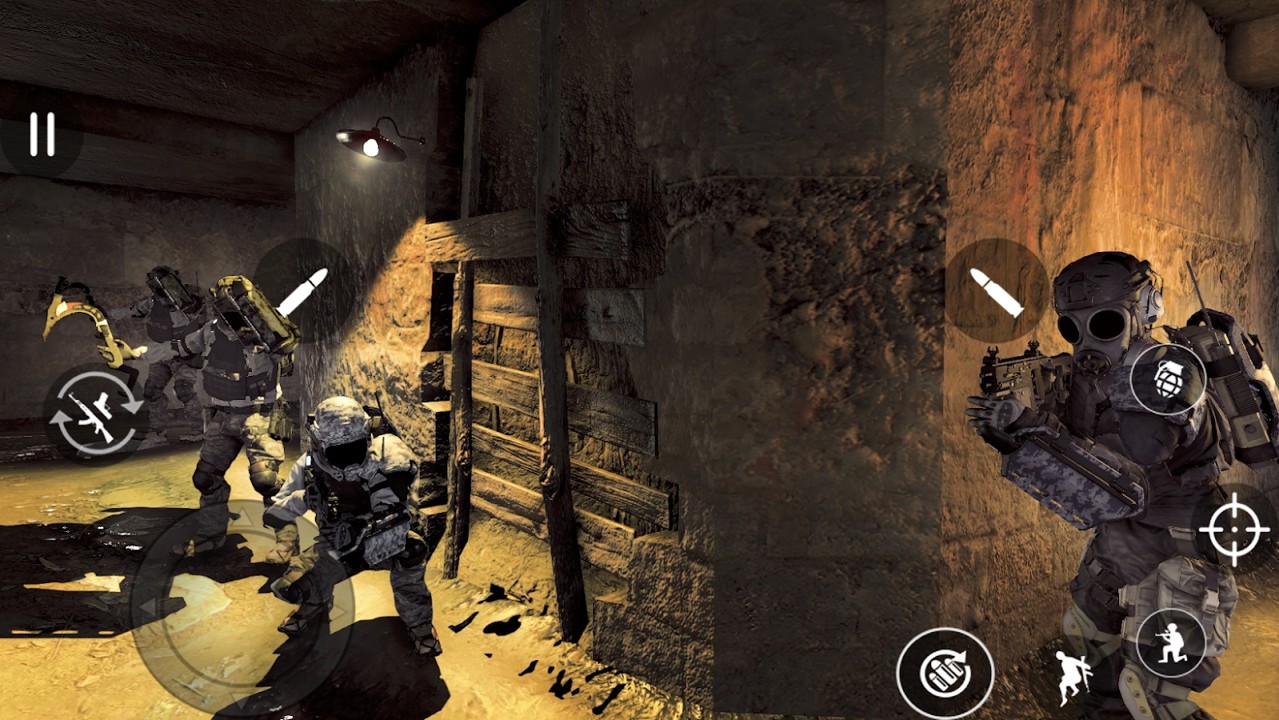Image resolution: width=1279 pixels, height=720 pixels.
Task: Pause the game with the pause button
Action: click(x=41, y=134)
